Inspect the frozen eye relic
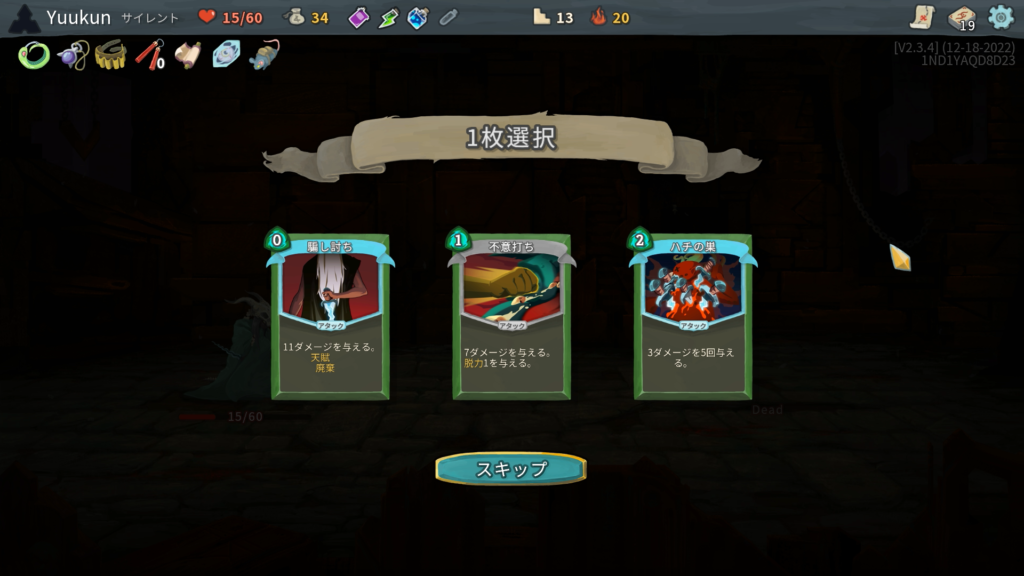 tap(226, 54)
